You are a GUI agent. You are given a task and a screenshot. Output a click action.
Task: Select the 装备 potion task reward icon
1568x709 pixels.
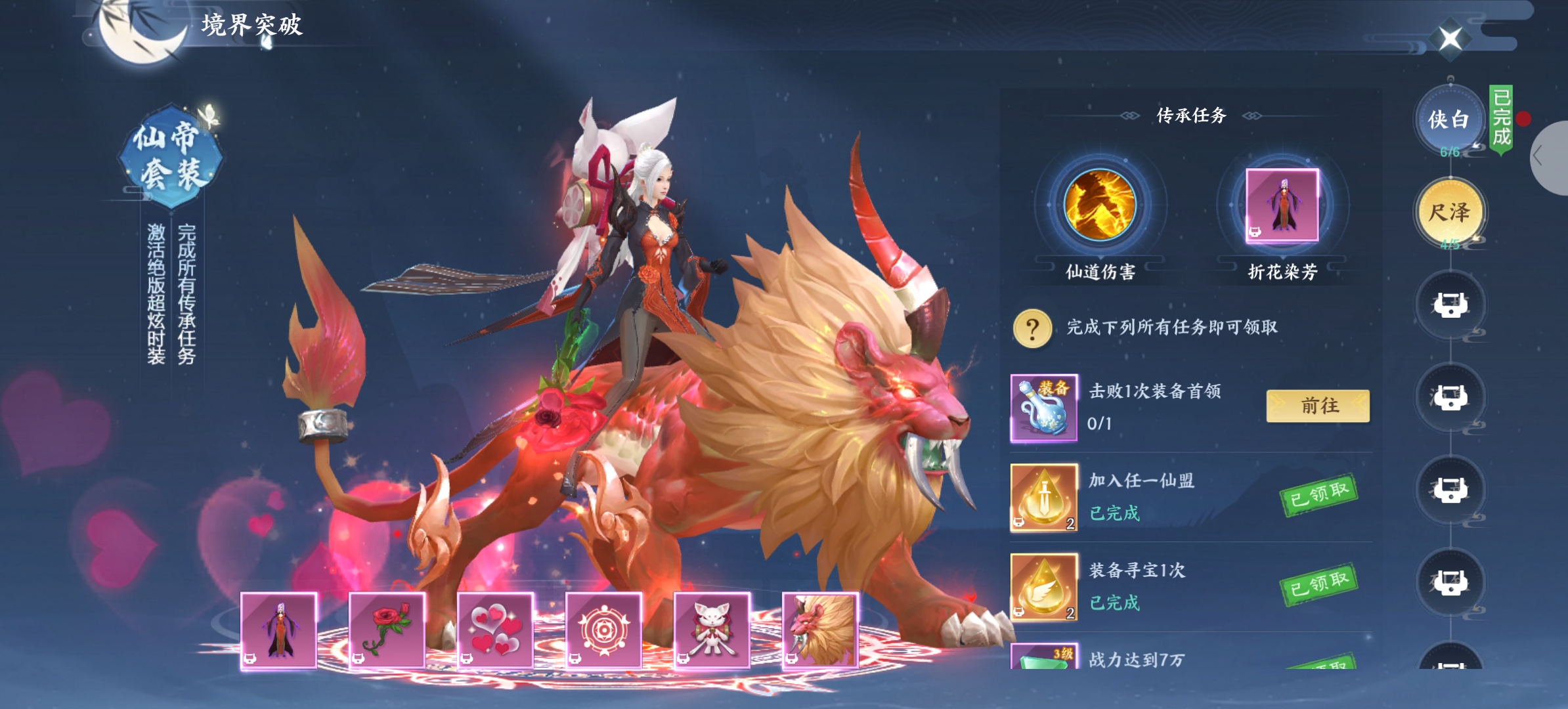pos(1044,408)
